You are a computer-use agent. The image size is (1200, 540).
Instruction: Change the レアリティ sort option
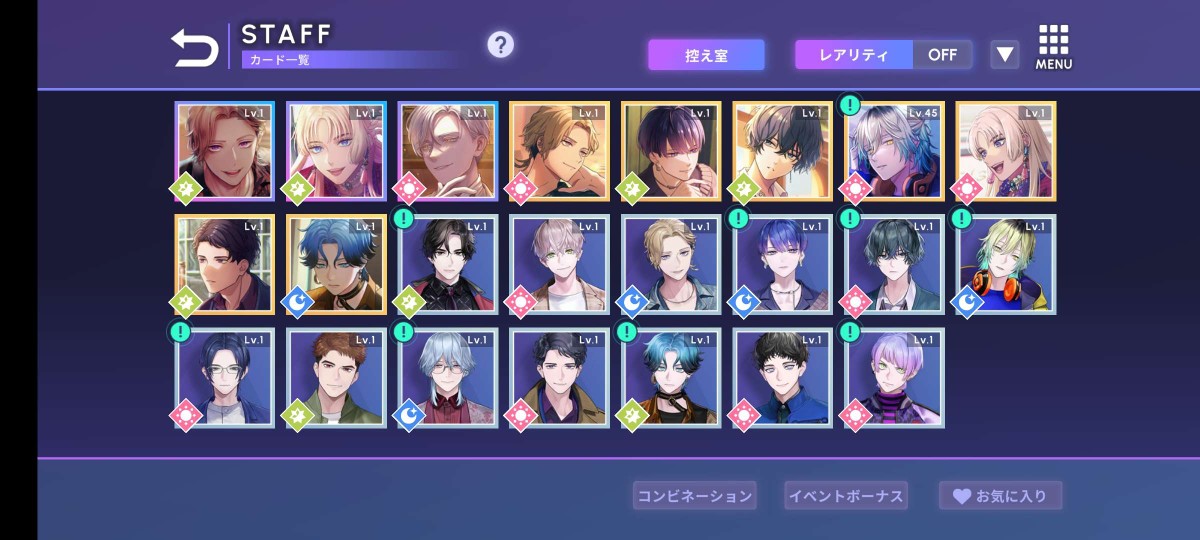[x=854, y=55]
